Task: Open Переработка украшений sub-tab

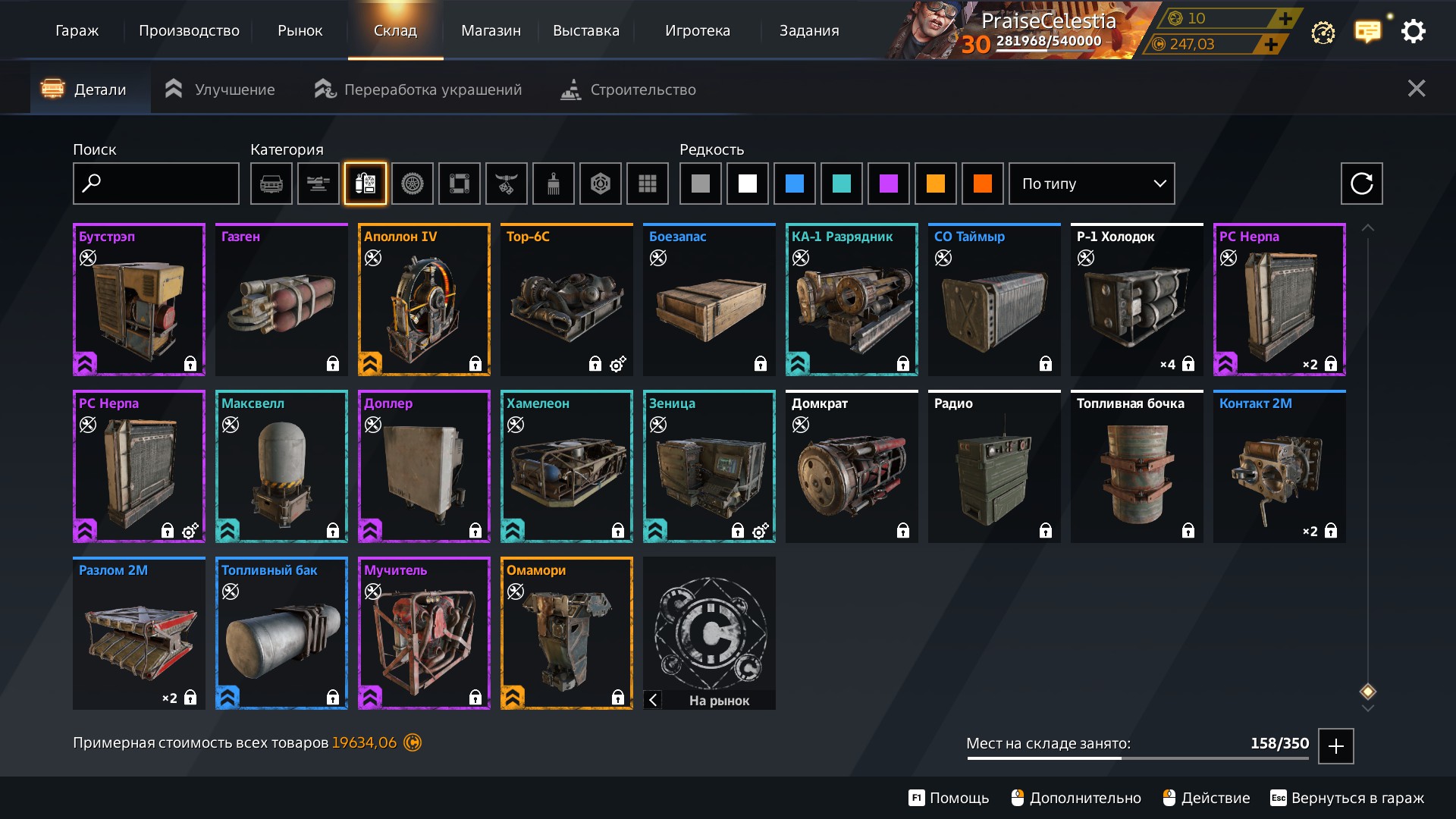Action: pos(419,89)
